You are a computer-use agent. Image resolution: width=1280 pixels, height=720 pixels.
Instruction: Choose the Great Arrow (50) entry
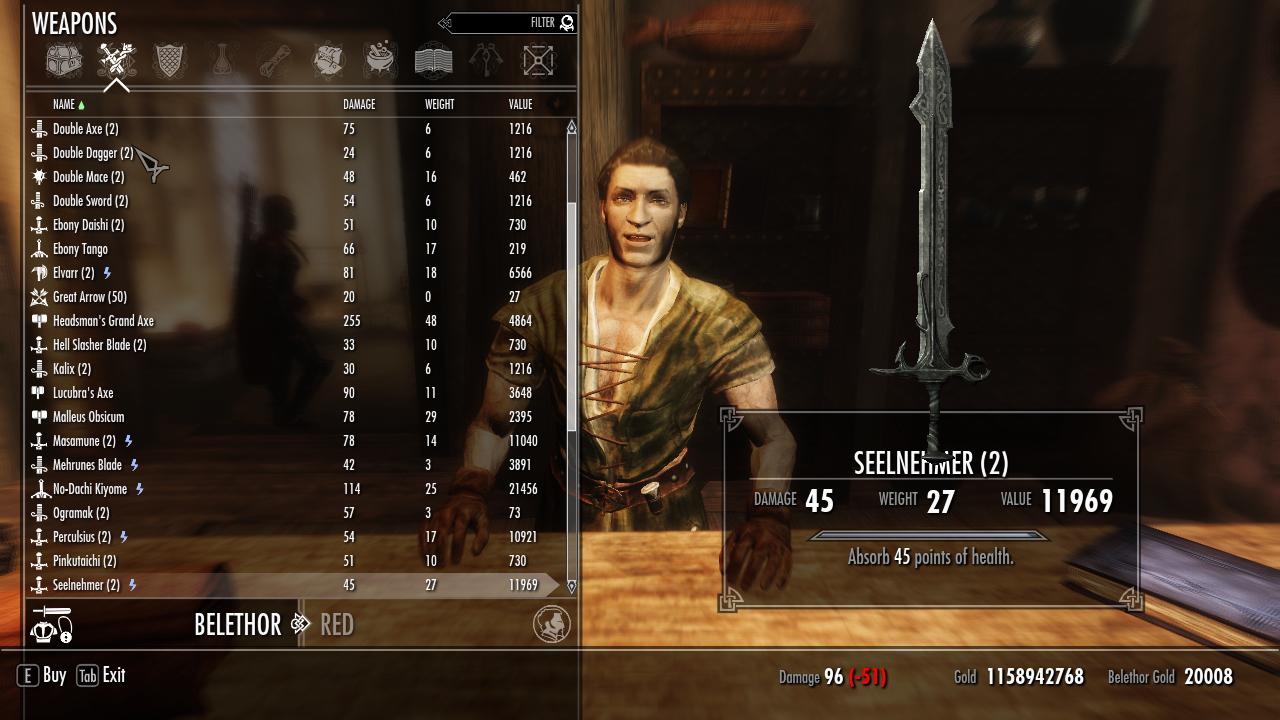click(89, 297)
